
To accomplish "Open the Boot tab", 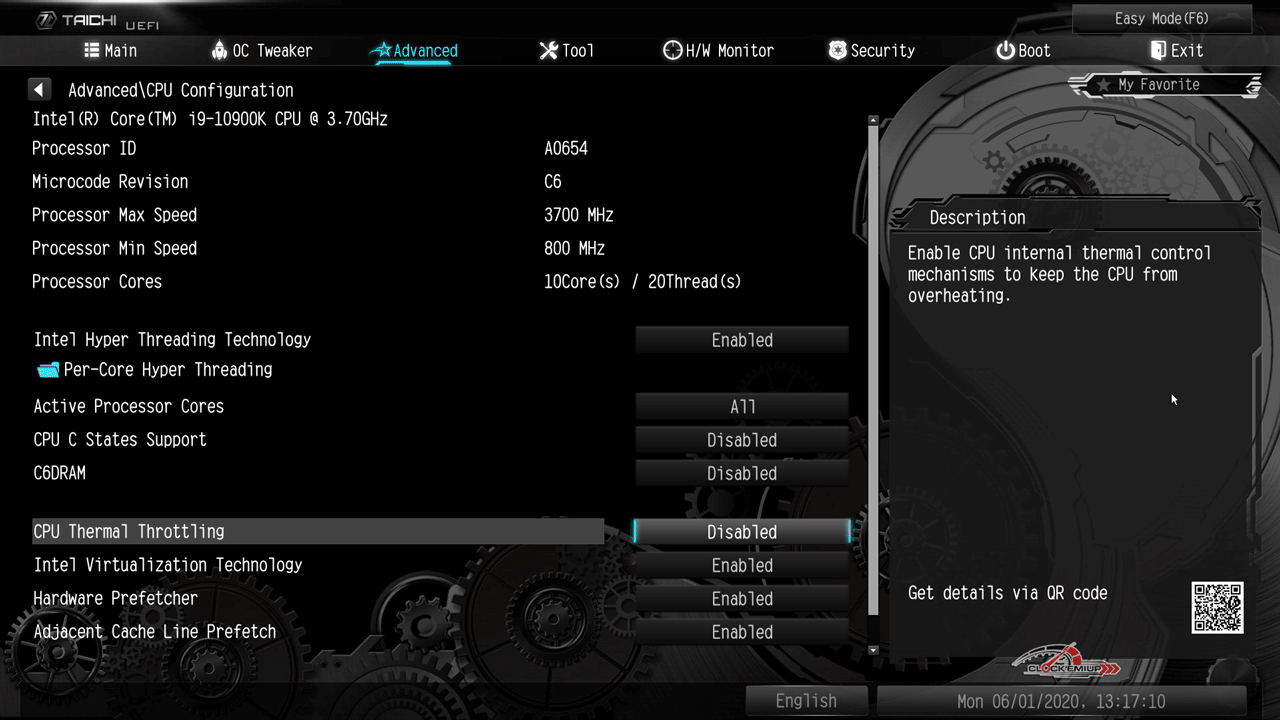I will click(1023, 51).
